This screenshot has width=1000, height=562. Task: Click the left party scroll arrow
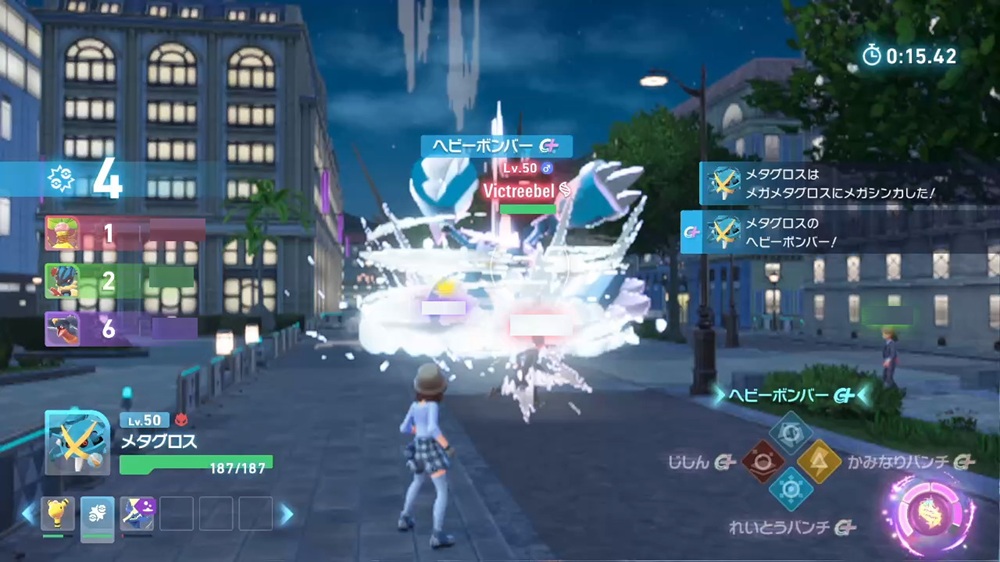point(28,514)
